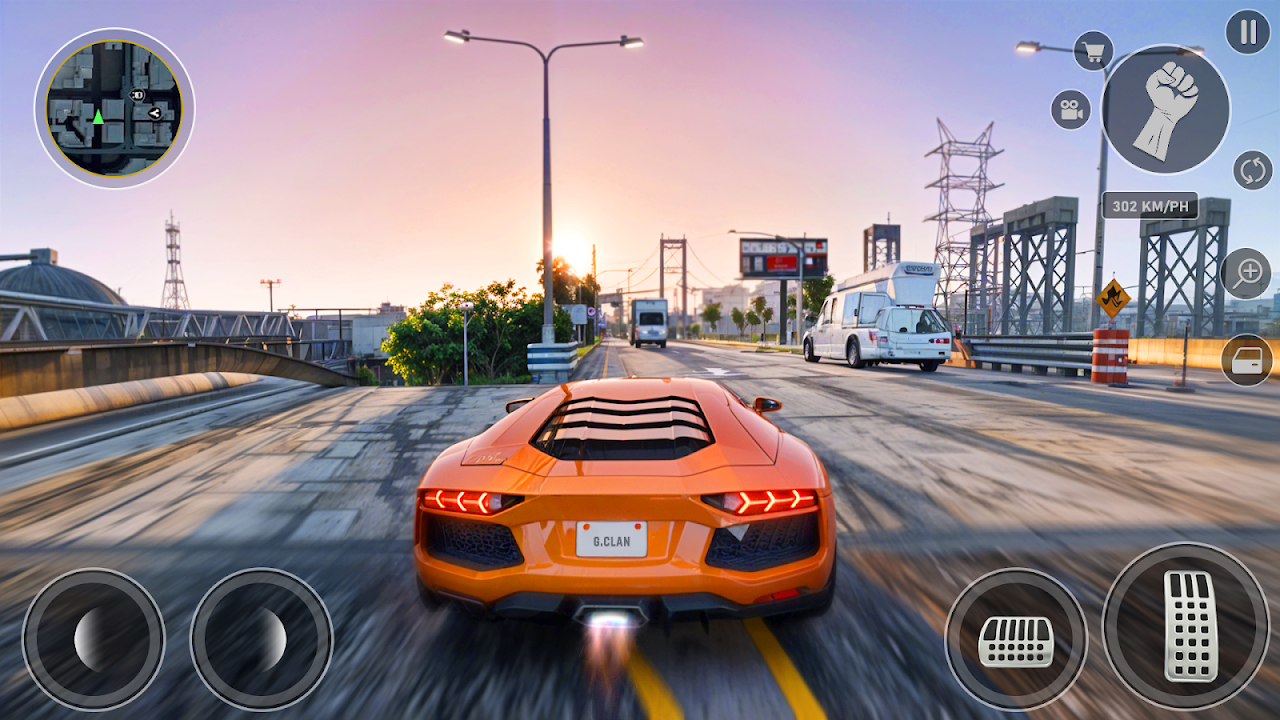Tap the fist punch button

pyautogui.click(x=1166, y=110)
